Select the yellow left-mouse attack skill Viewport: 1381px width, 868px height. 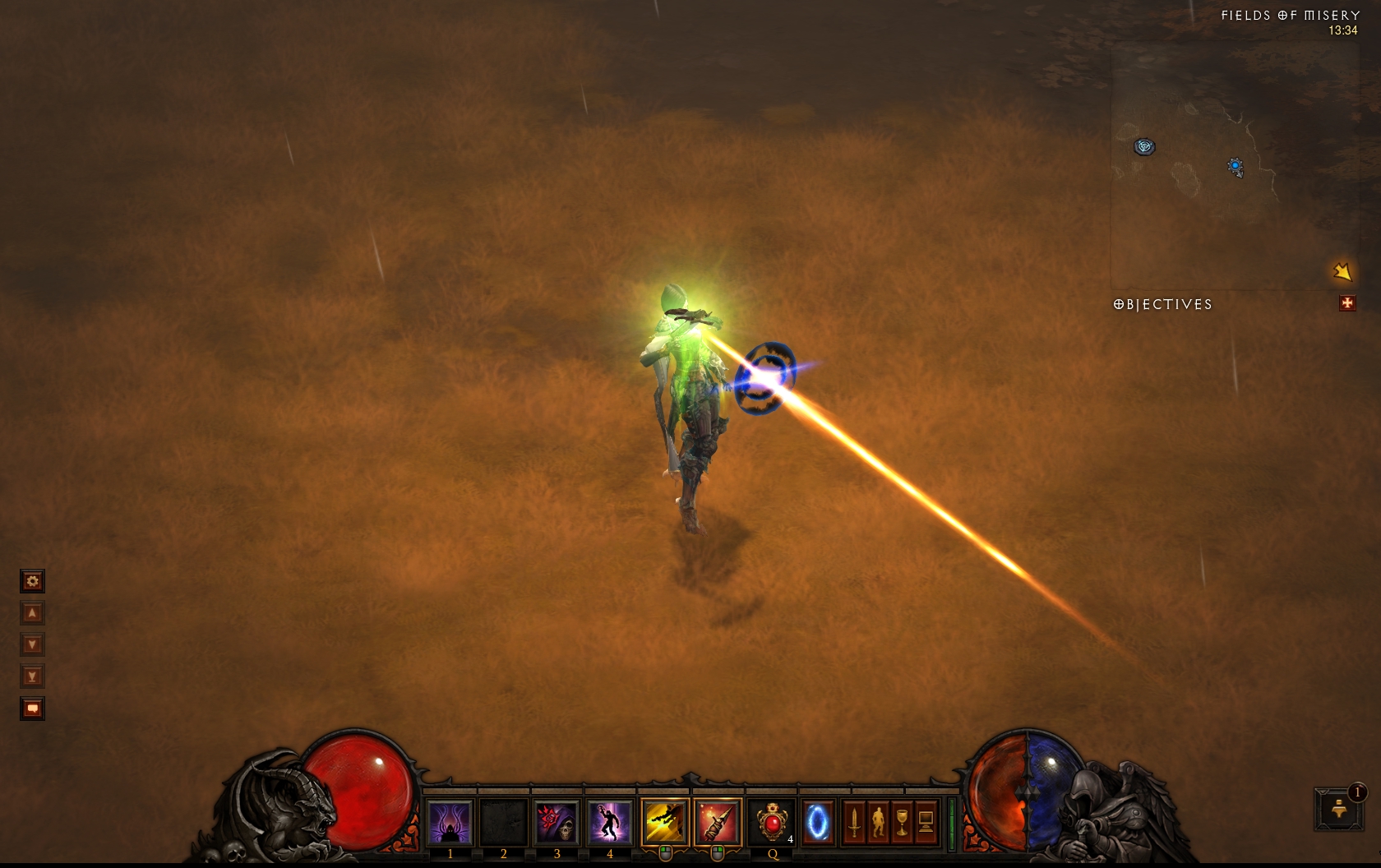(664, 822)
